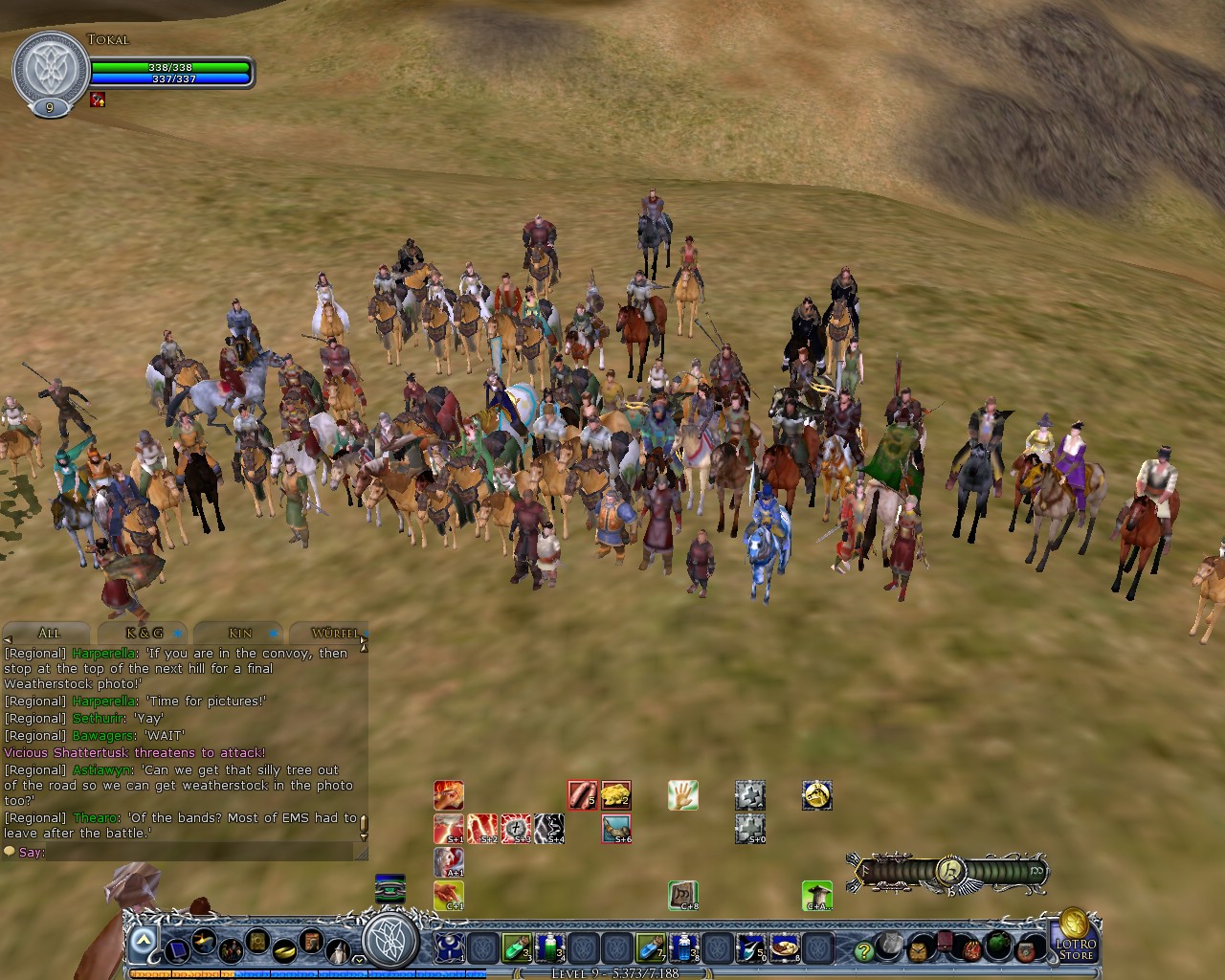
Task: Use the campfire skill labeled C+A
Action: click(818, 897)
